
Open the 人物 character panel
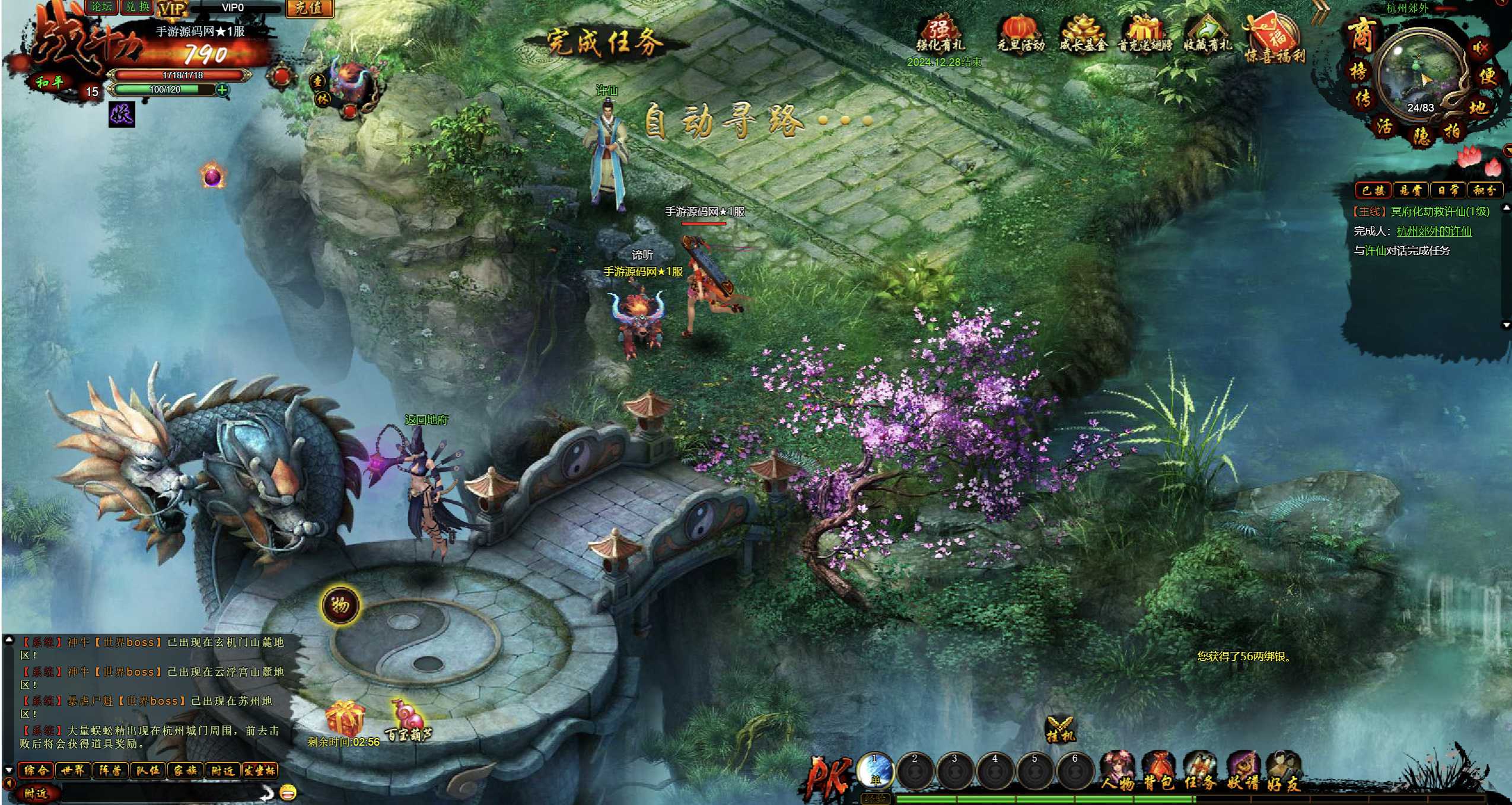[x=1119, y=771]
